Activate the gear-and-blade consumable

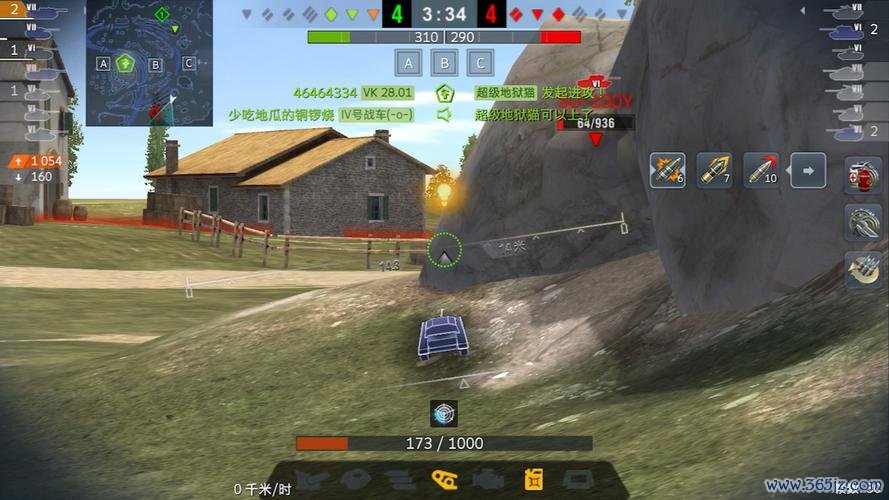[x=862, y=222]
